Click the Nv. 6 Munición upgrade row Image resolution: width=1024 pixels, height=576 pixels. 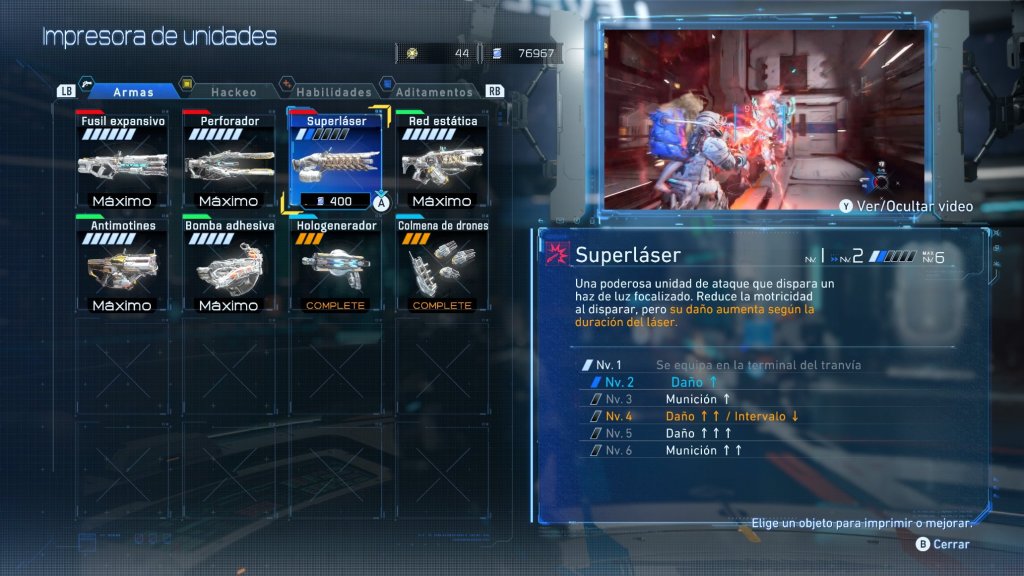[700, 450]
